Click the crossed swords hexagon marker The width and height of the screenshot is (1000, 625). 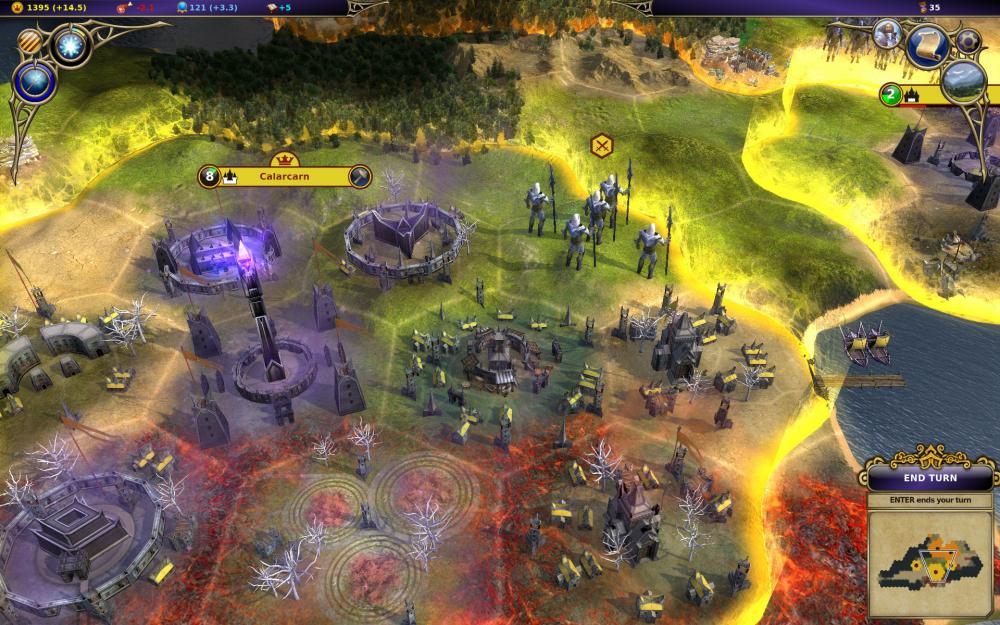[602, 146]
